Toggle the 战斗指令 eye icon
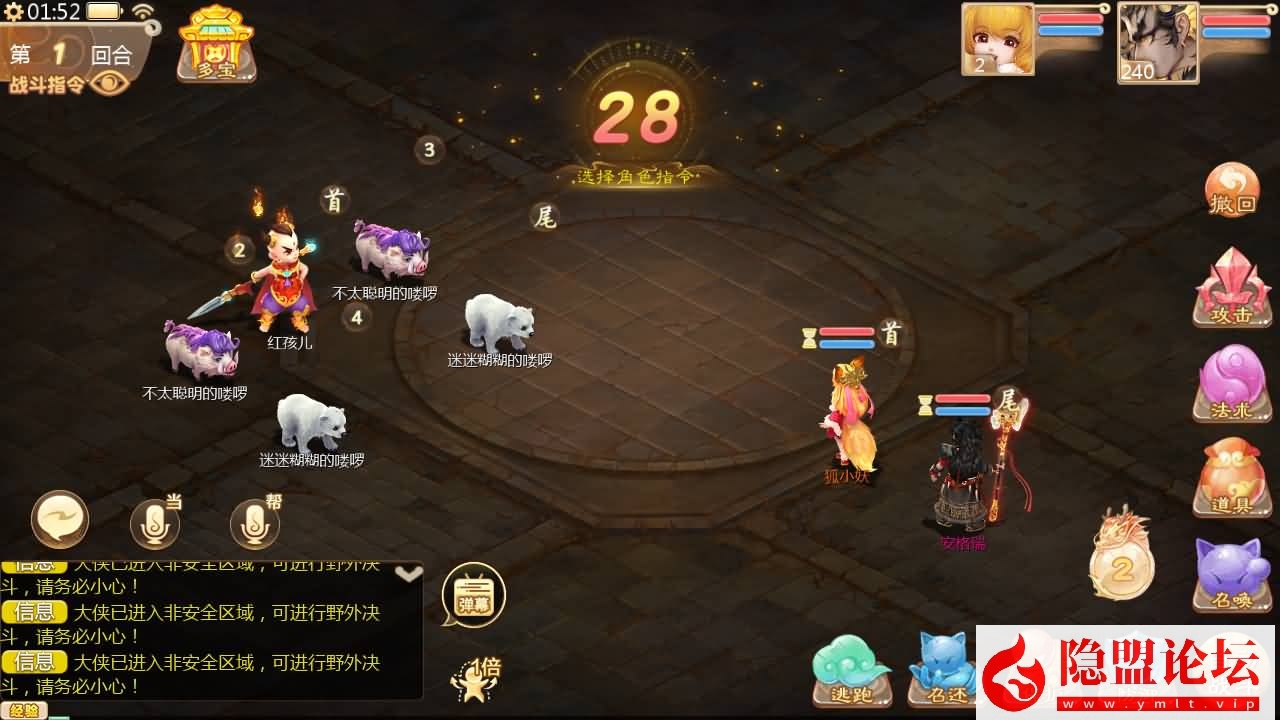The height and width of the screenshot is (720, 1280). 110,84
